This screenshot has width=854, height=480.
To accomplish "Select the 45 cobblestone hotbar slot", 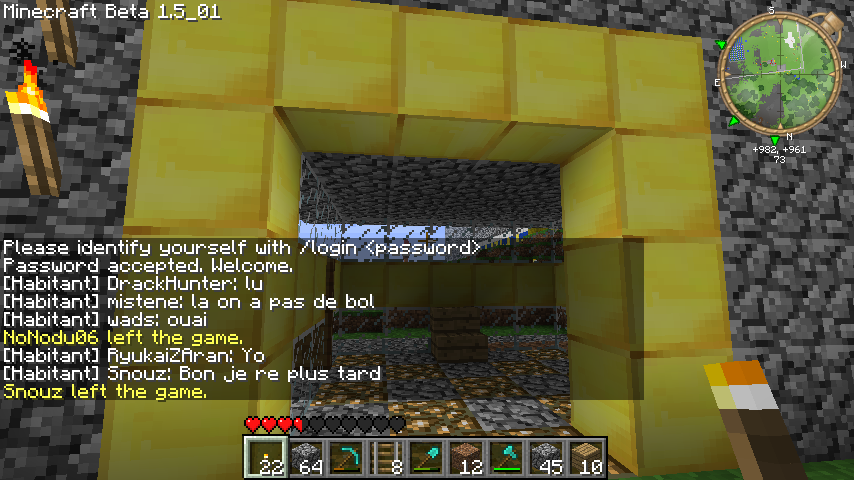I will pos(547,458).
